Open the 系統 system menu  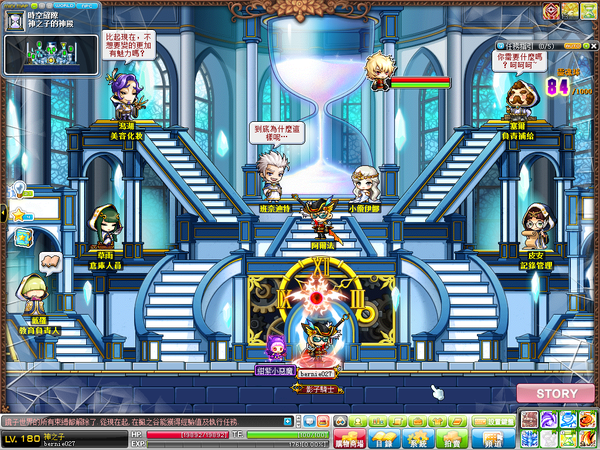point(419,438)
